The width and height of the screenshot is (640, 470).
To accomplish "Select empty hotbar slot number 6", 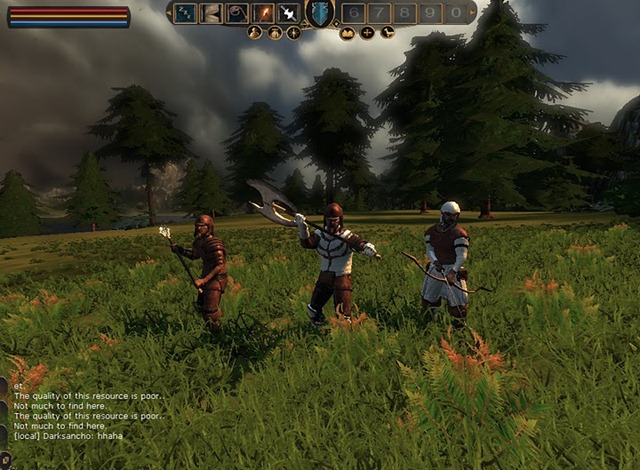I will tap(353, 13).
